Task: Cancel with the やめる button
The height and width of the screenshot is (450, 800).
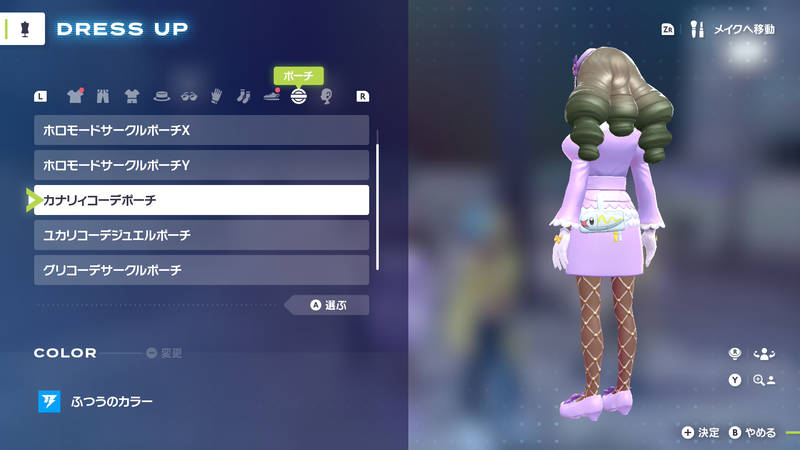Action: click(x=752, y=432)
